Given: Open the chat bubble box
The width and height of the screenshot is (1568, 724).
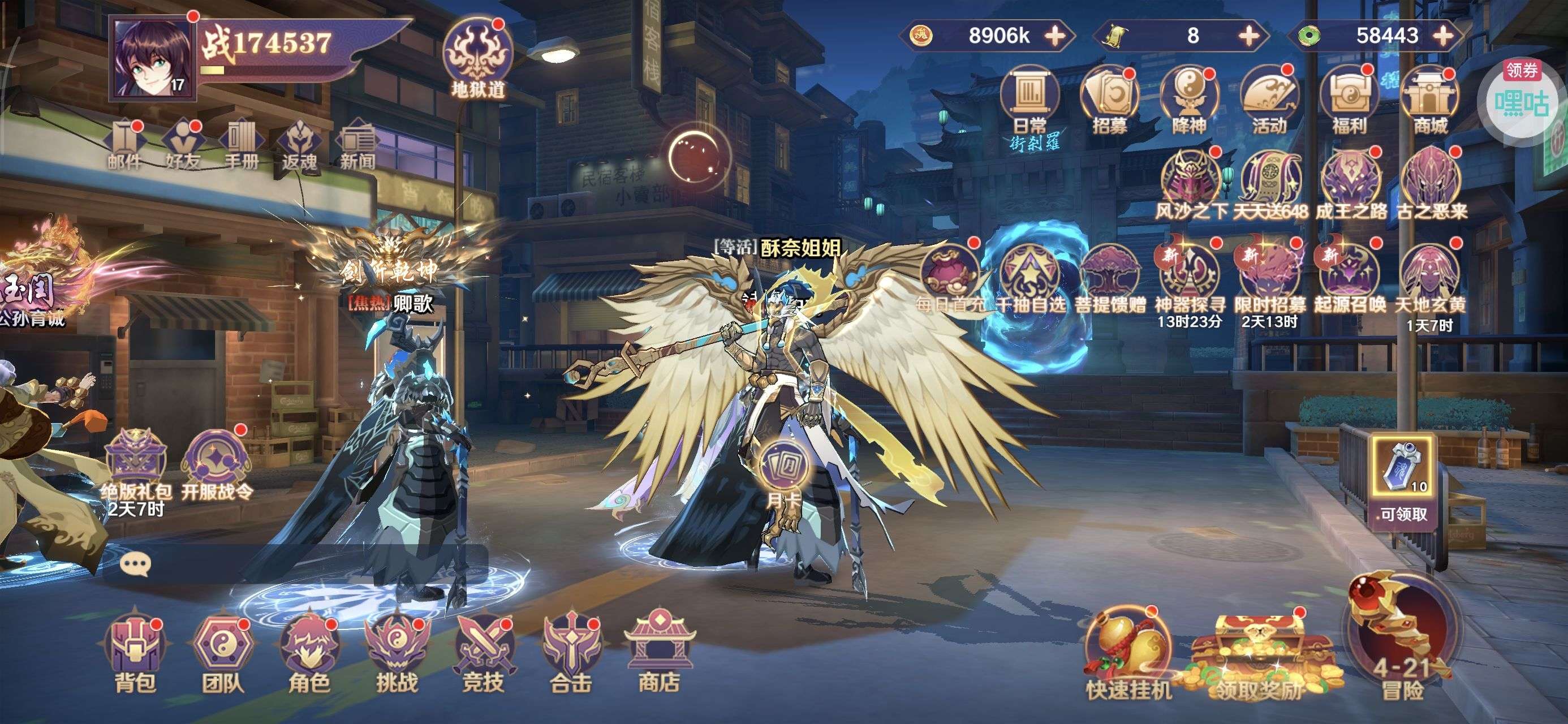Looking at the screenshot, I should [x=135, y=564].
